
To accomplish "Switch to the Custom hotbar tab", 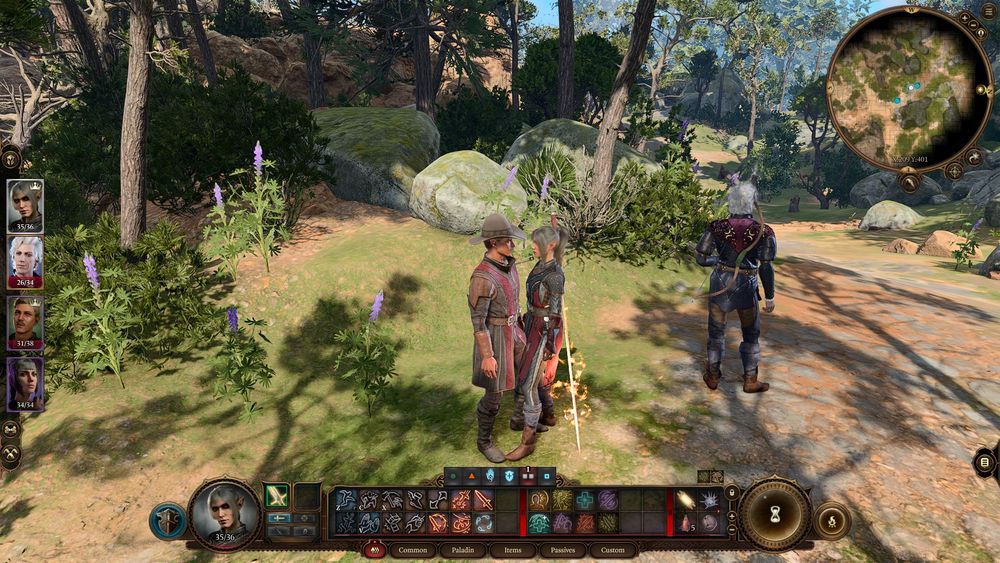I will click(613, 550).
